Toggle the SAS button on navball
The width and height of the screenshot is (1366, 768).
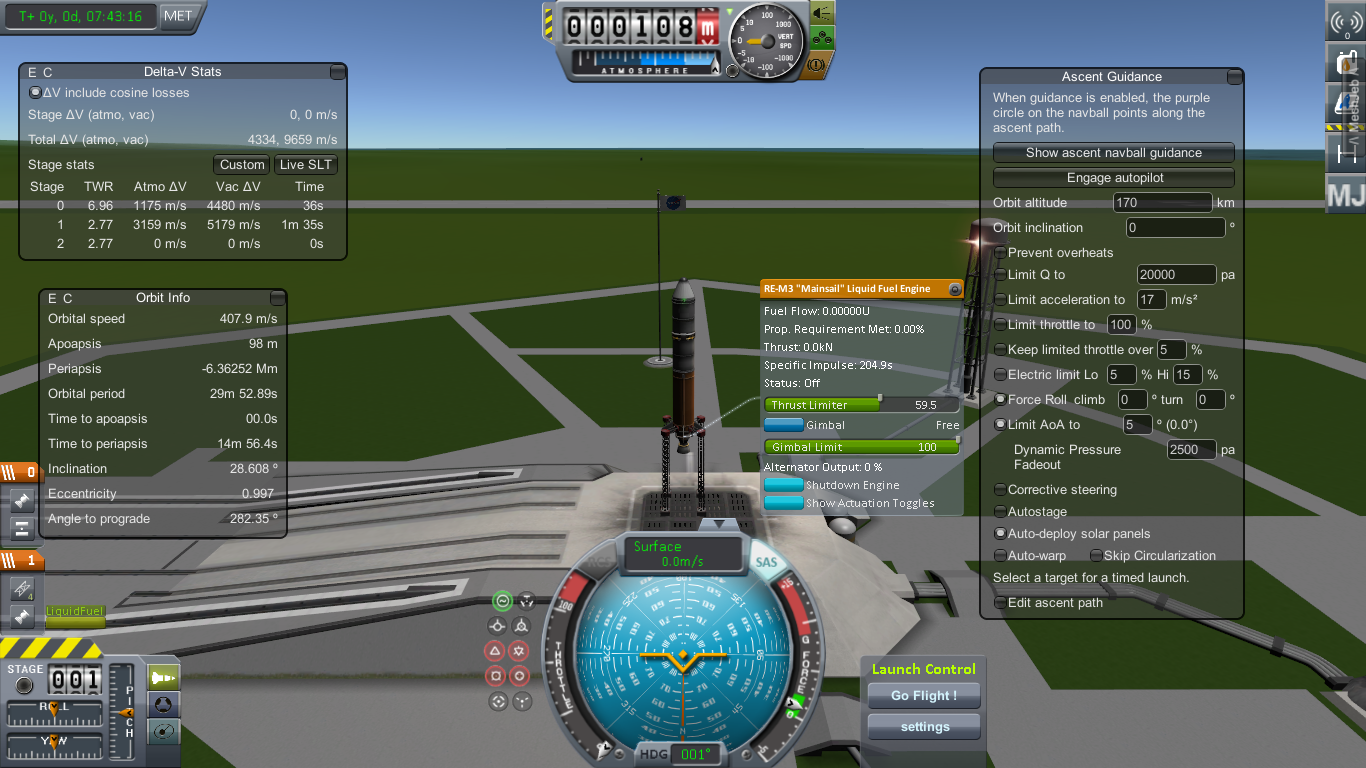point(766,563)
